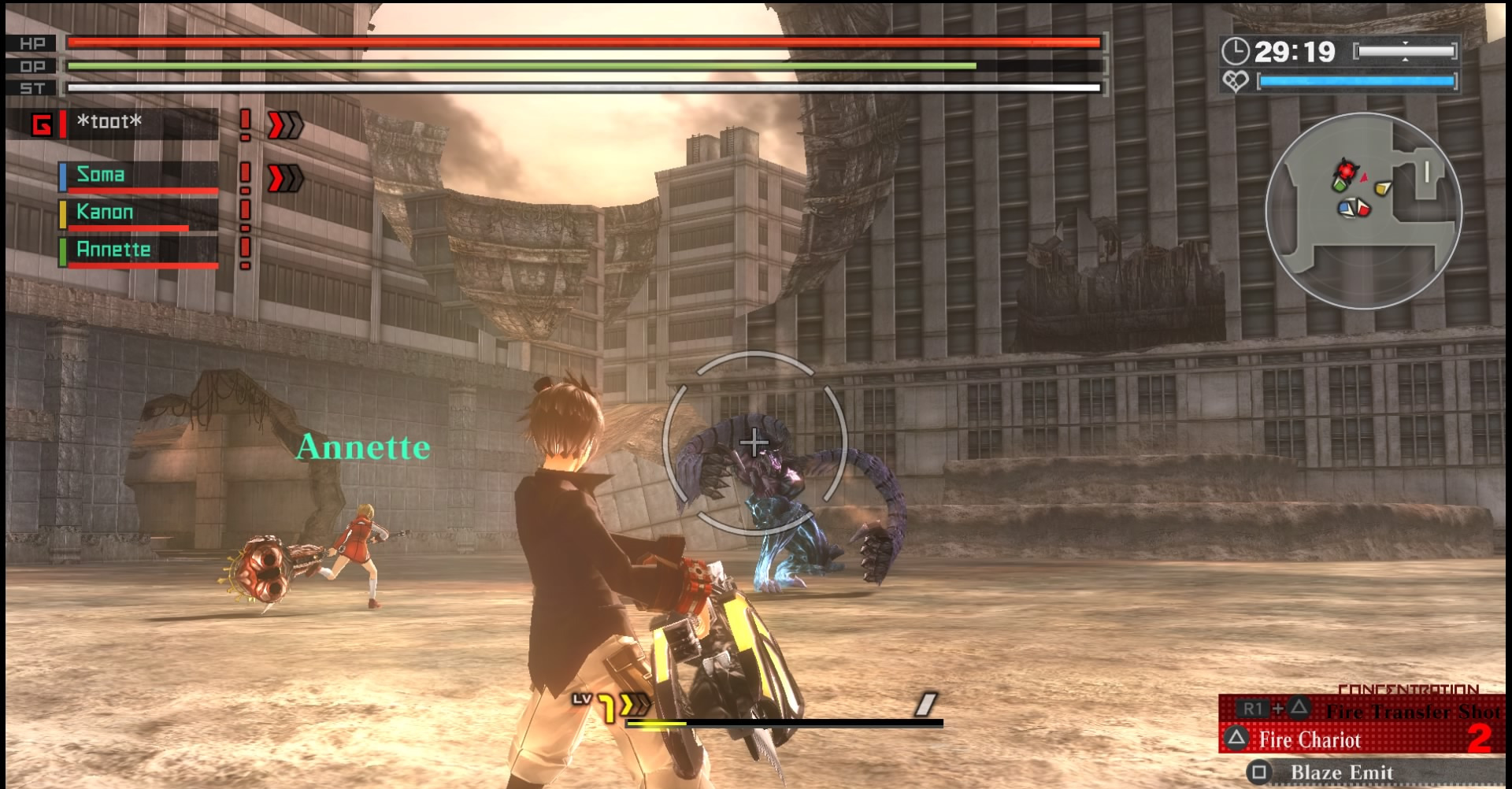Select Kanon in the party list

105,212
